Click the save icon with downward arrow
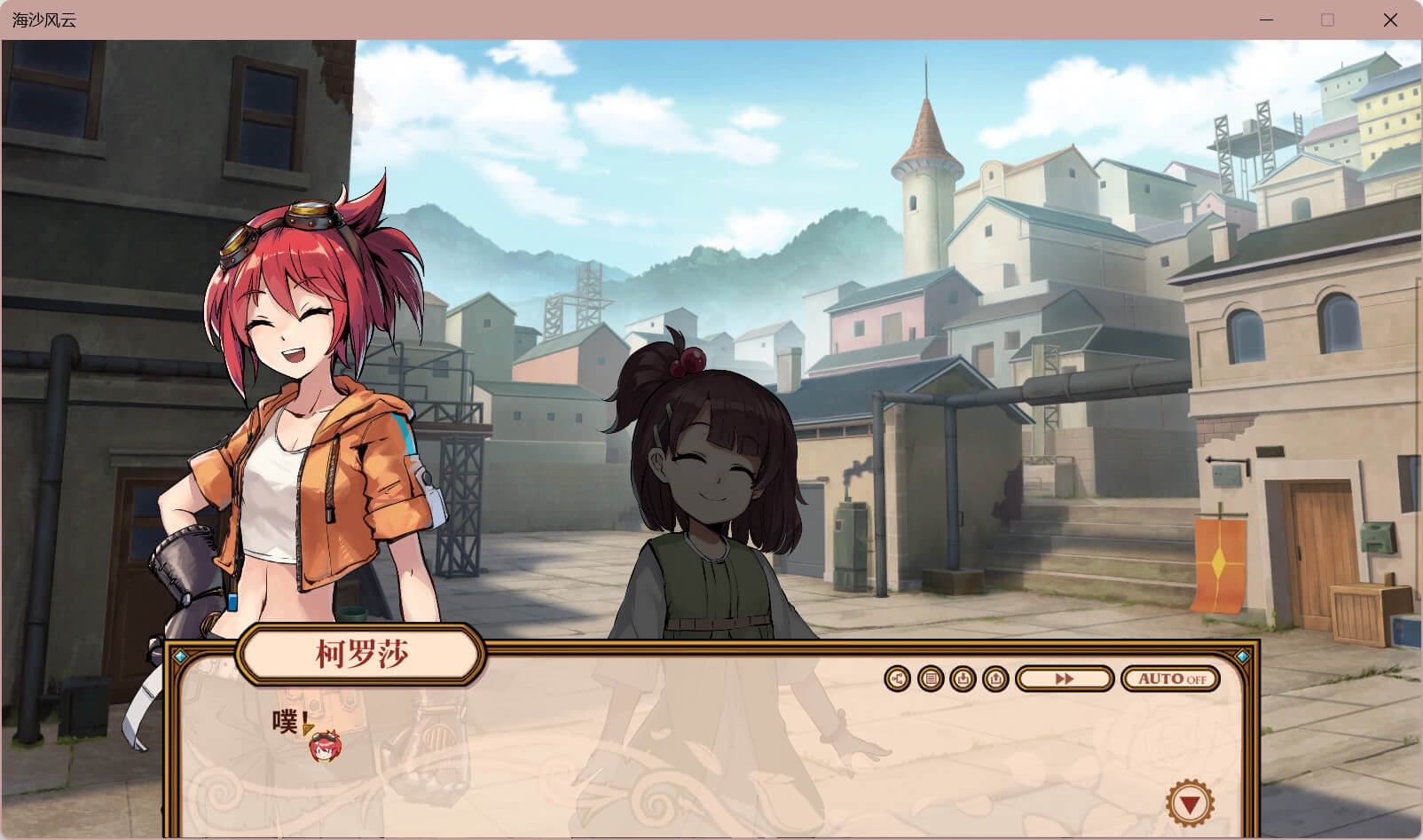This screenshot has width=1423, height=840. click(963, 679)
